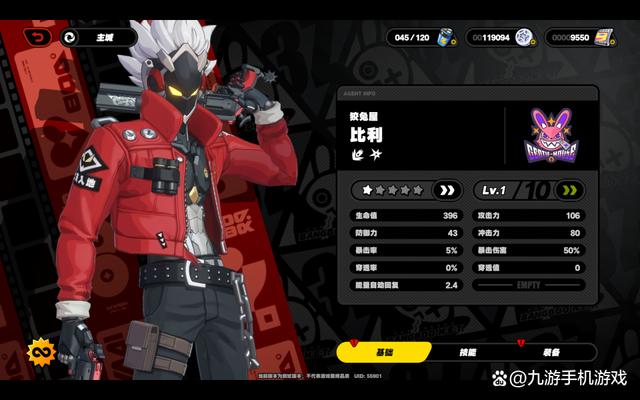View the Cunning Hares faction emblem
Screen dimensions: 640x400
pos(552,134)
